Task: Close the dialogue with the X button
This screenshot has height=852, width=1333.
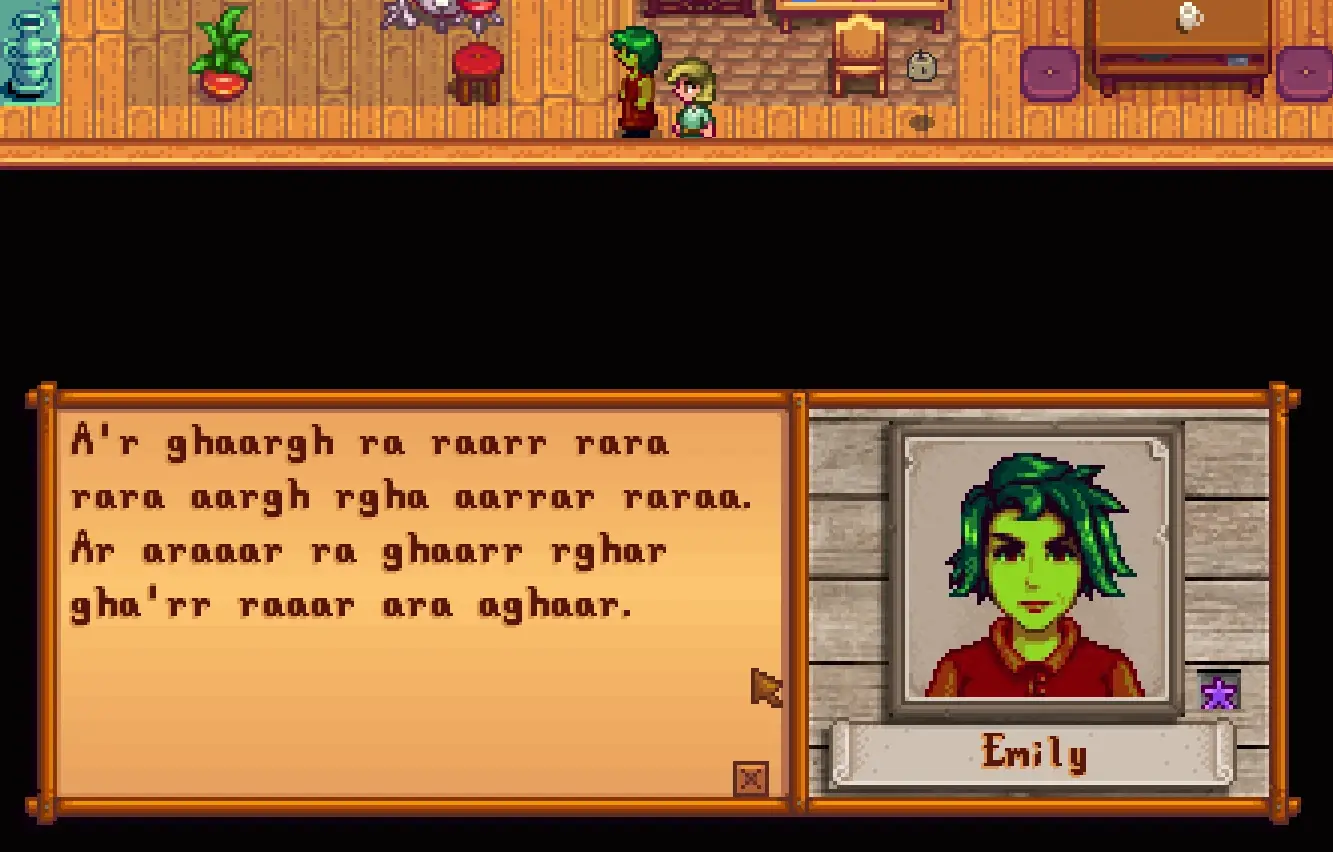Action: (751, 778)
